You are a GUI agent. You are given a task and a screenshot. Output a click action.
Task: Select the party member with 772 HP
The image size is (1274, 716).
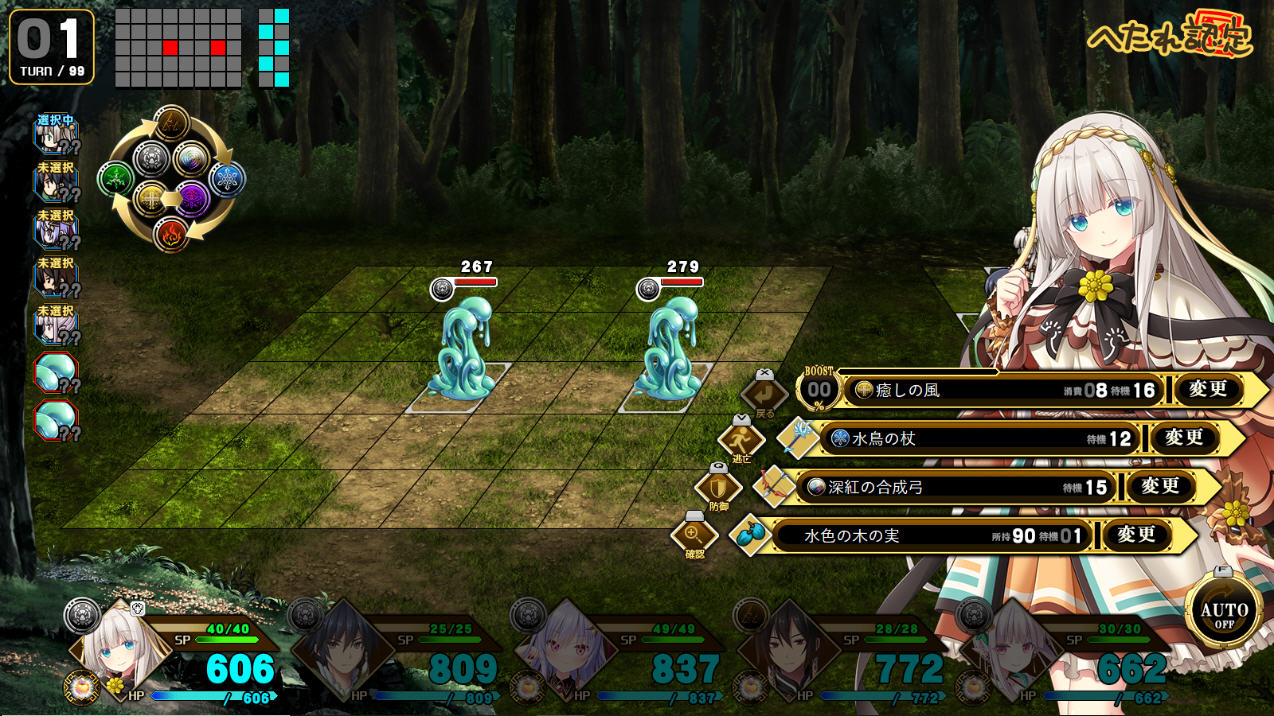coord(788,650)
